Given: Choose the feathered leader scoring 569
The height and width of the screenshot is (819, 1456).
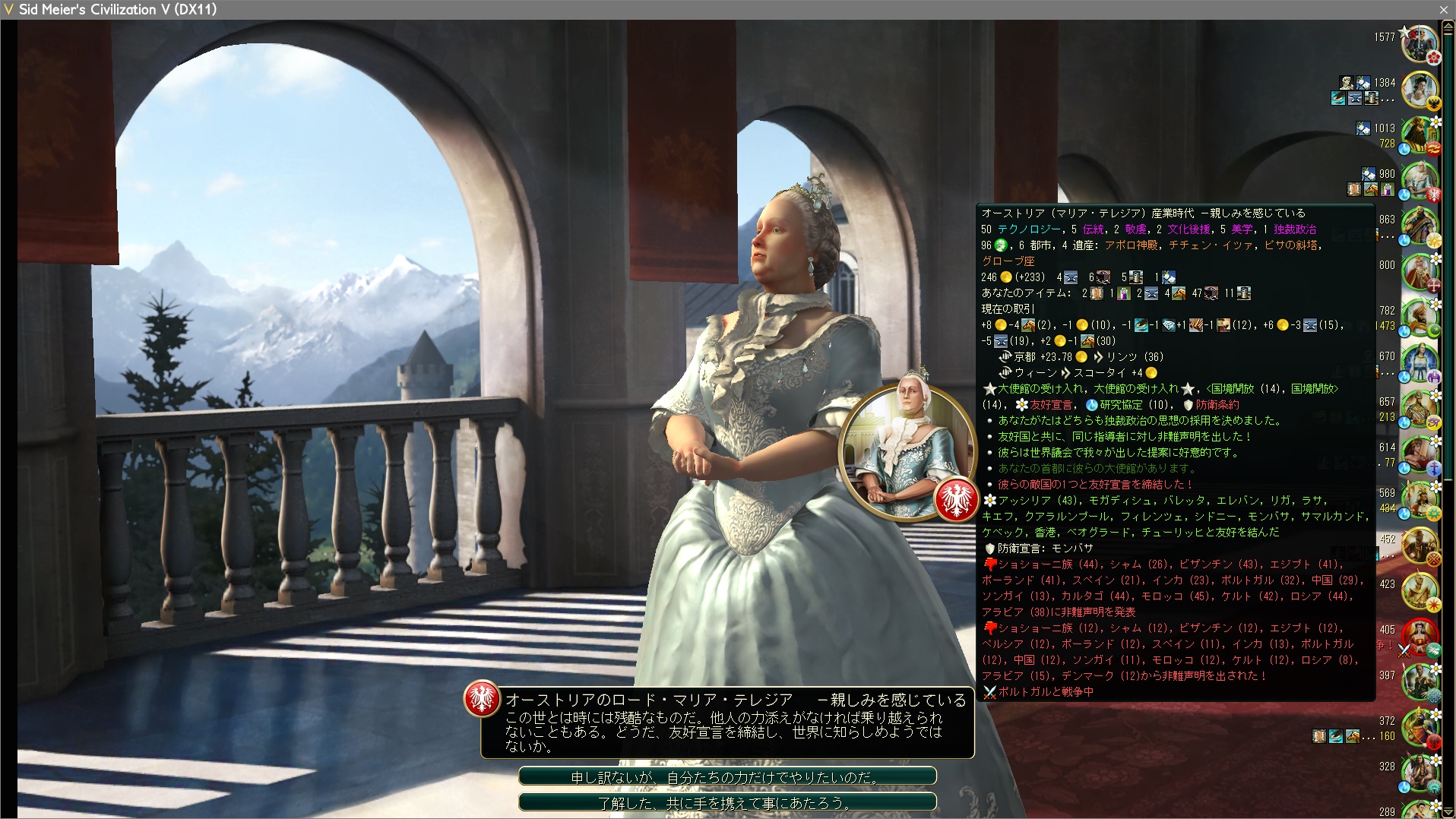Looking at the screenshot, I should tap(1419, 500).
